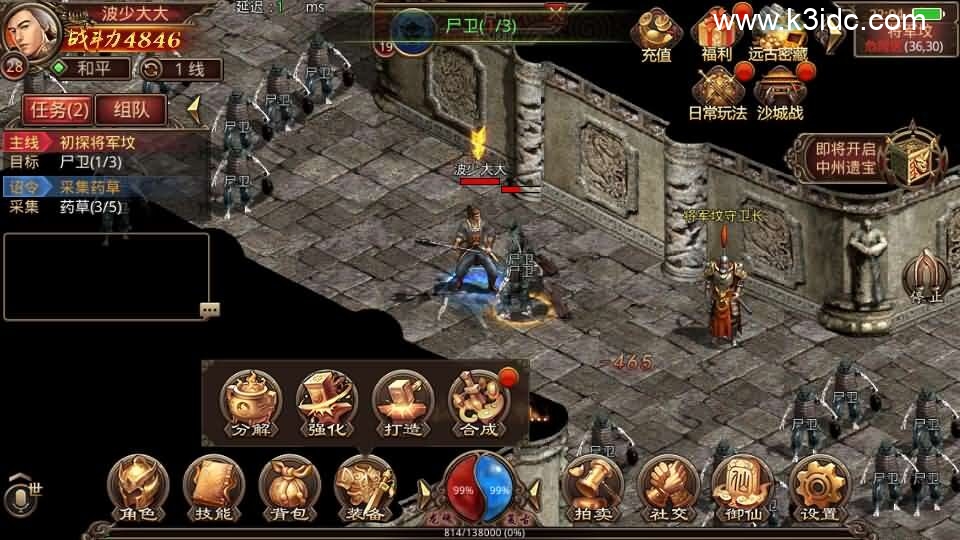Choose the 合成 synthesis option
The image size is (960, 540).
[478, 405]
